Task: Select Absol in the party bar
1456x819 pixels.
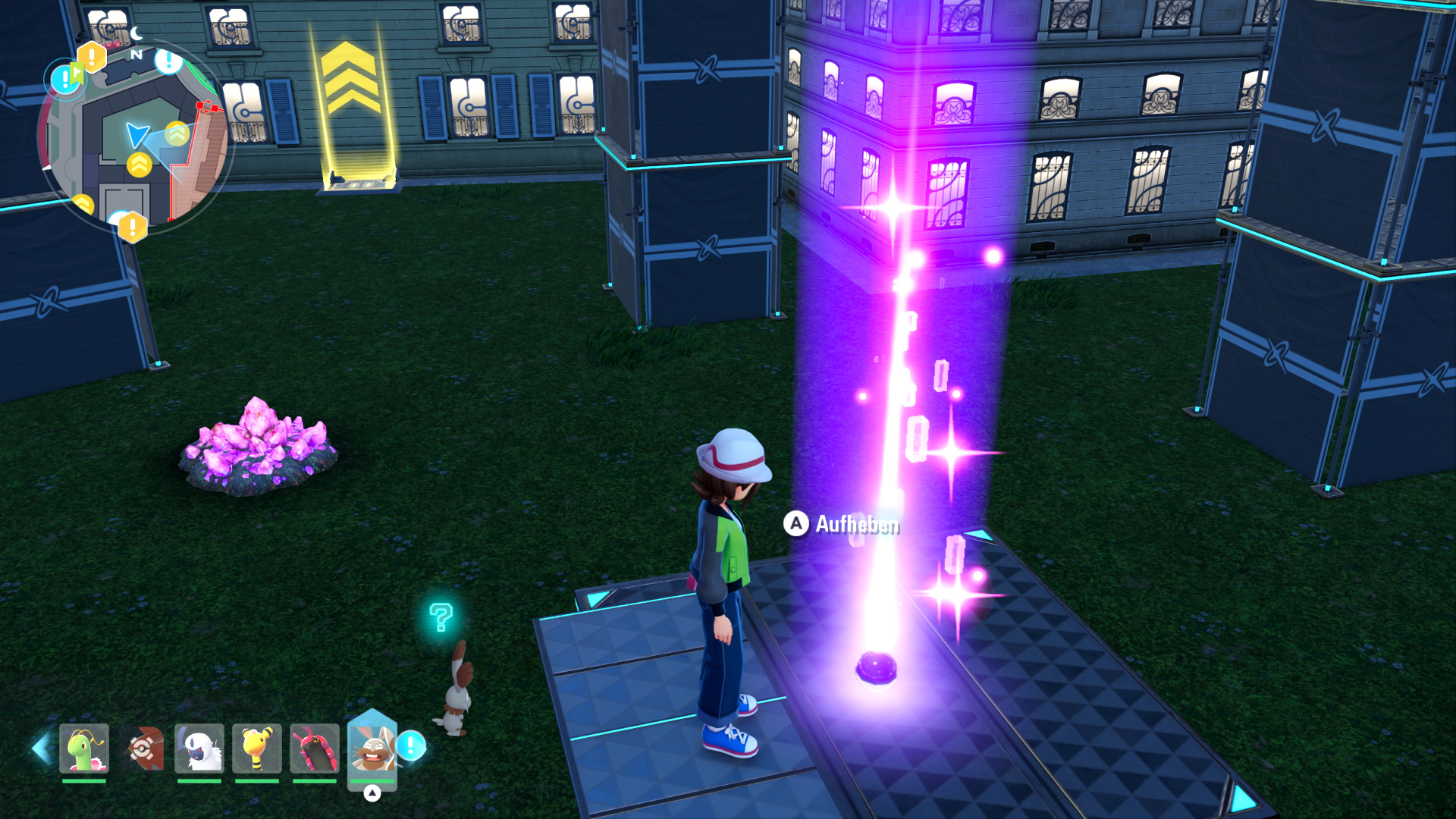Action: [x=199, y=748]
